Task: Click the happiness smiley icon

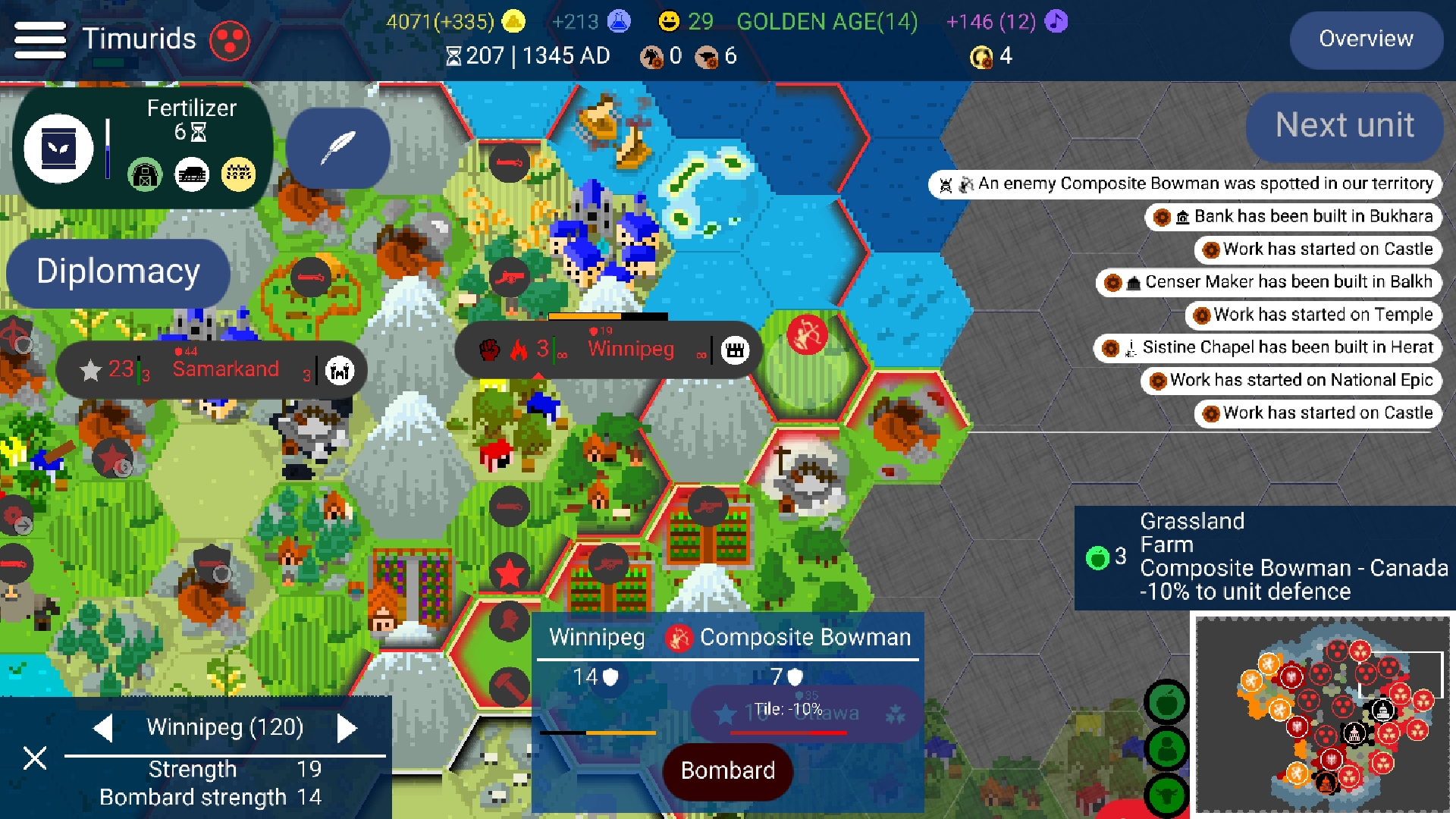Action: tap(668, 22)
